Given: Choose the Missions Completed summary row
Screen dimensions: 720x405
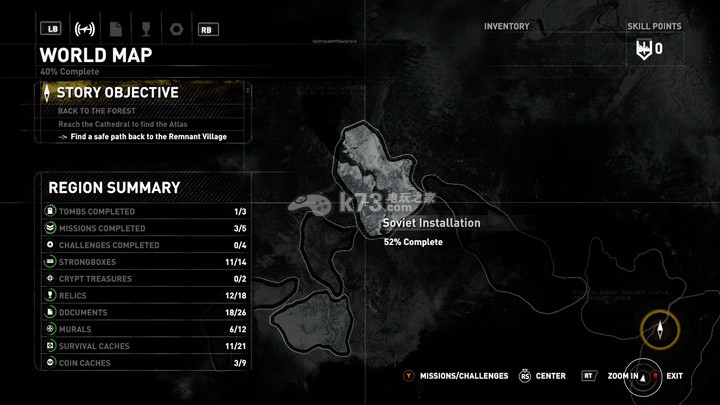Looking at the screenshot, I should (145, 229).
